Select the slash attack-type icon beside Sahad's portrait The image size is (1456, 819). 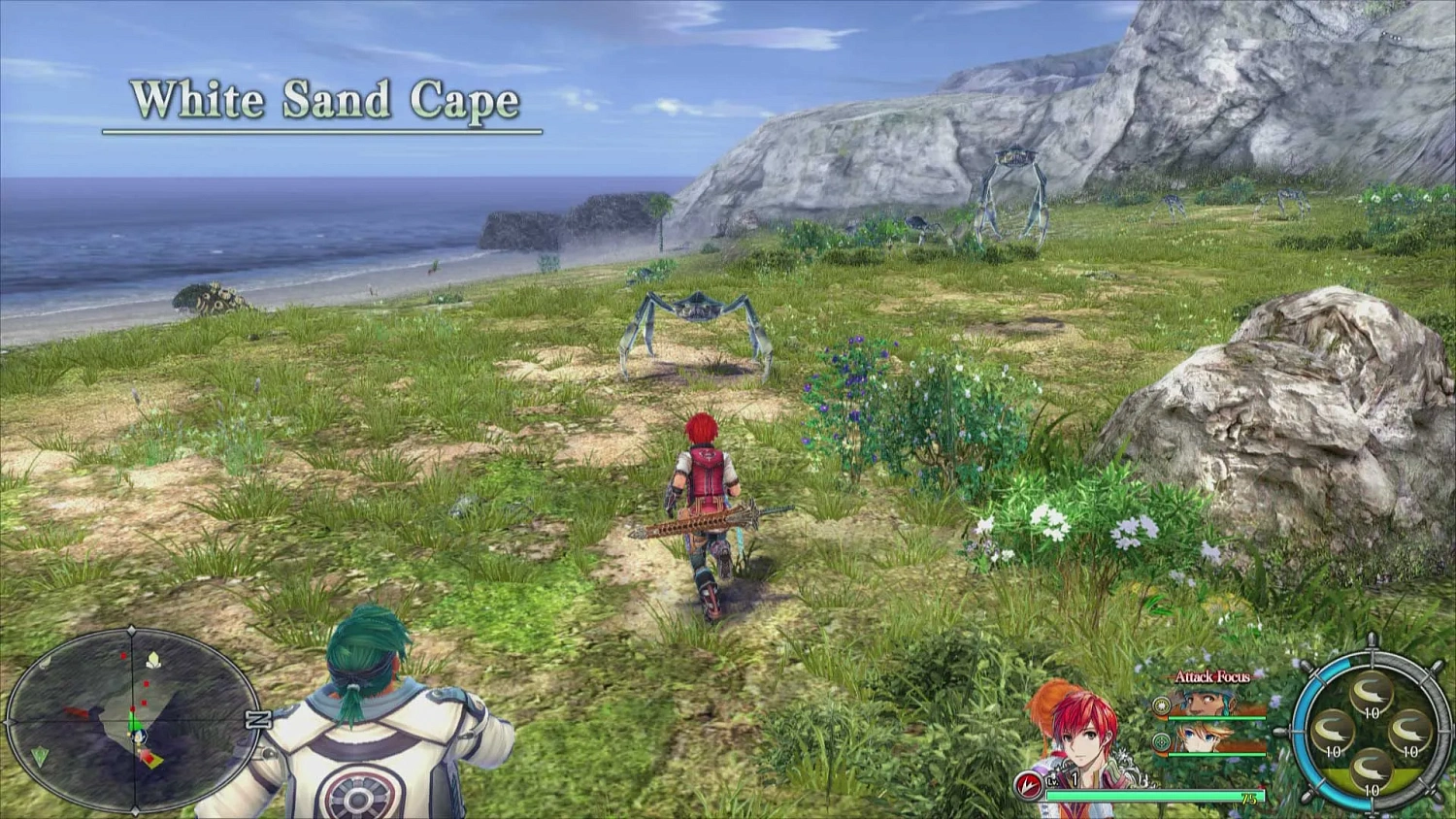click(1161, 704)
